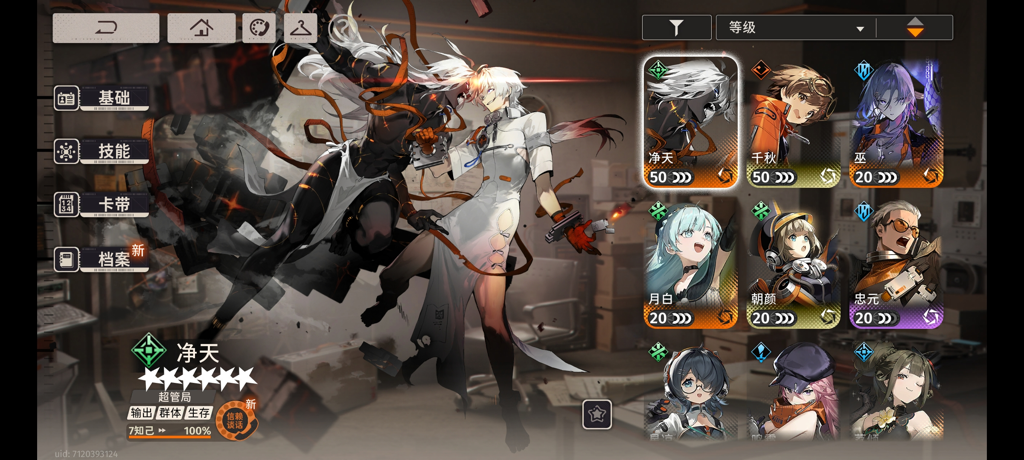The image size is (1024, 460).
Task: Toggle the ascending/descending sort order arrows
Action: click(x=915, y=28)
